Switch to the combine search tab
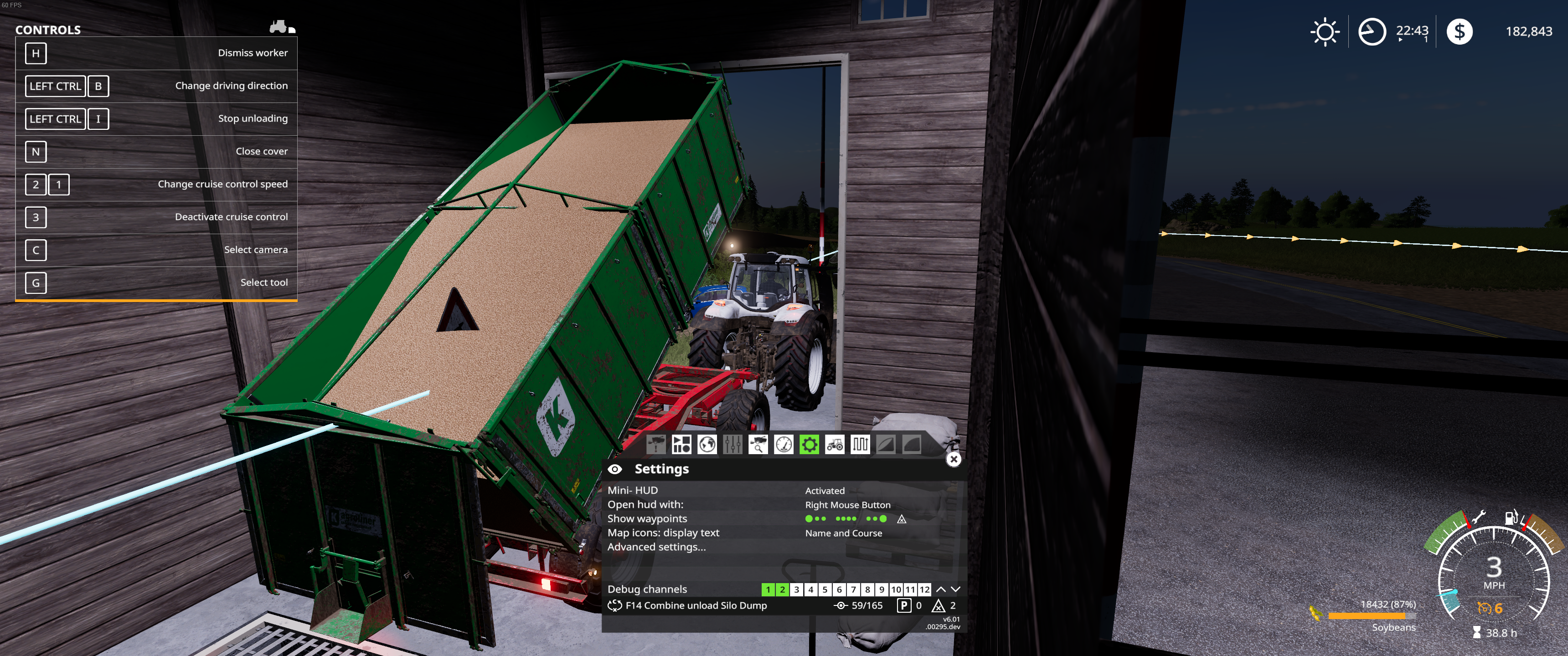The image size is (1568, 656). (758, 445)
